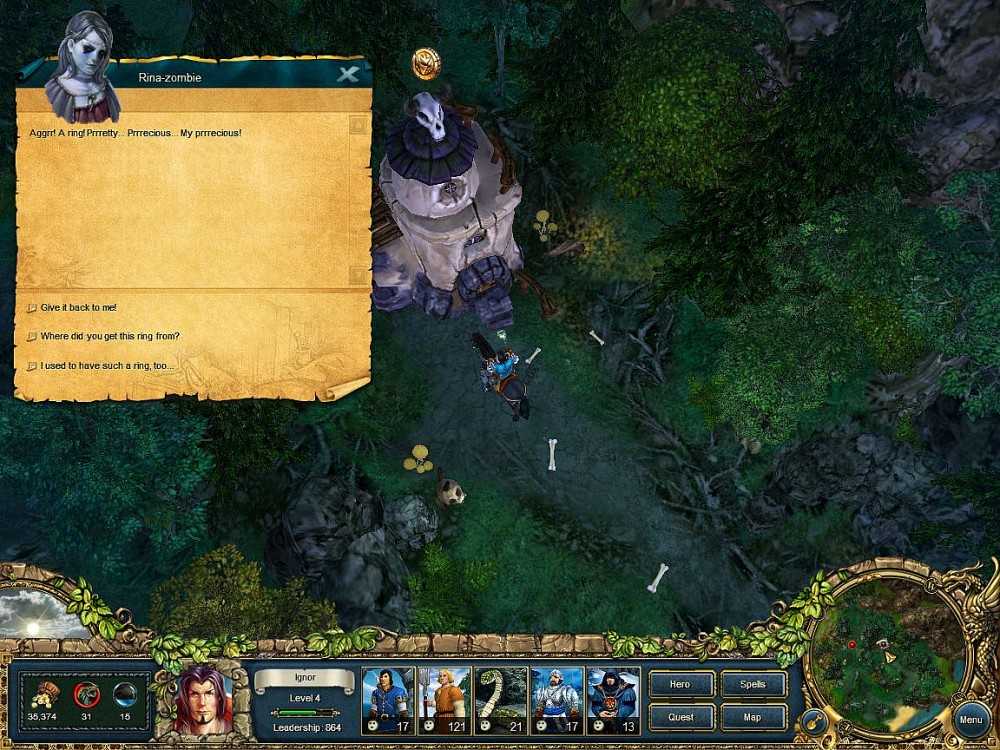Open the Spells book
The image size is (1000, 750).
coord(752,685)
